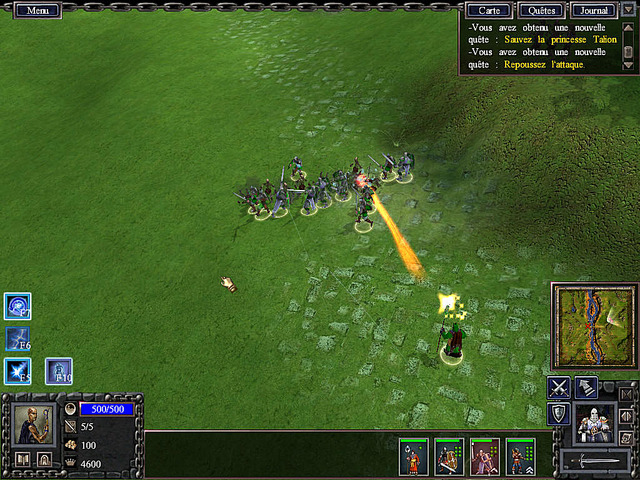
Task: Select the armored knight unit portrait
Action: [597, 423]
